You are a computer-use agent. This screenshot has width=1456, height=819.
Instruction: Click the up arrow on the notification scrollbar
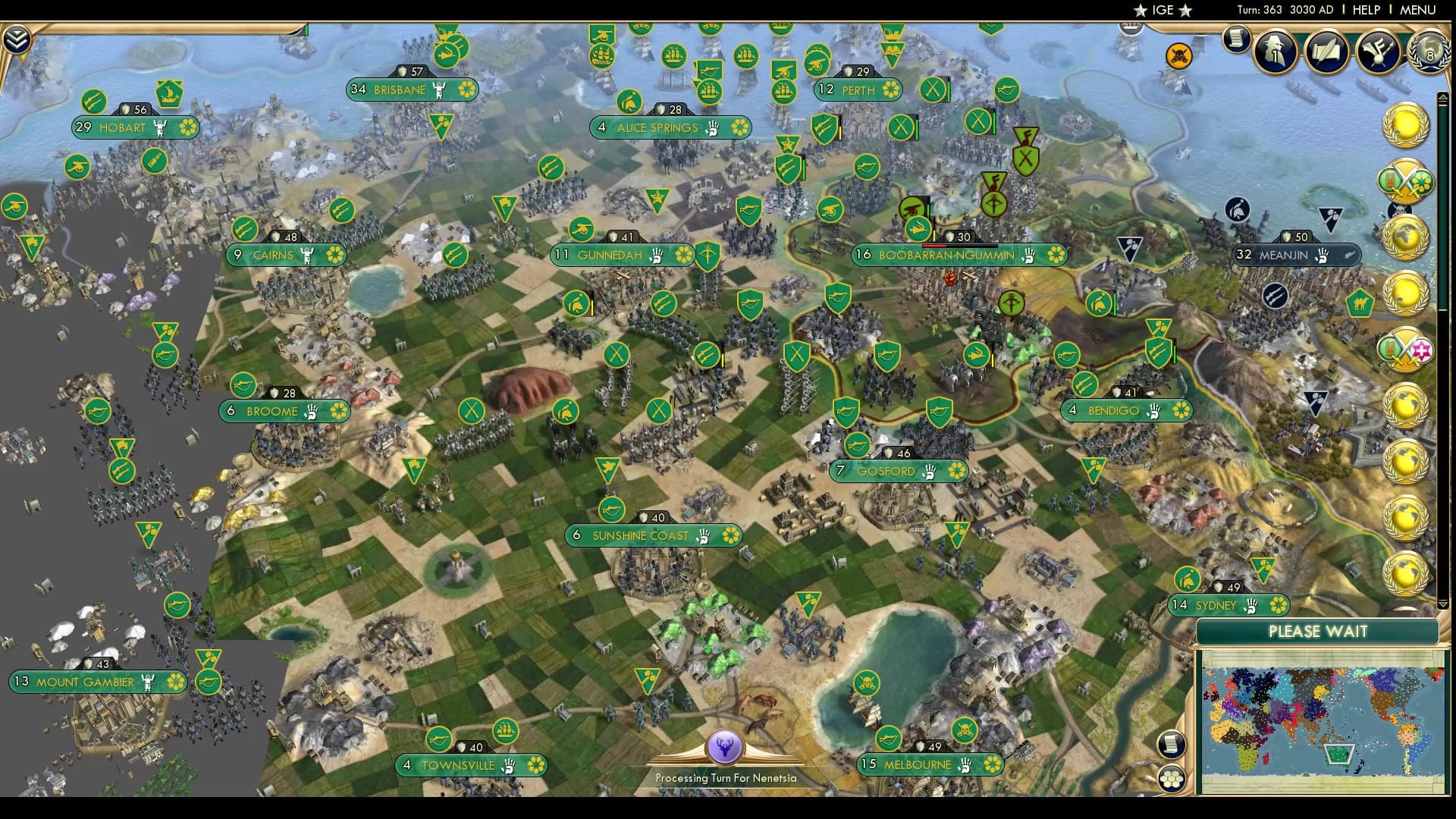[x=1443, y=97]
